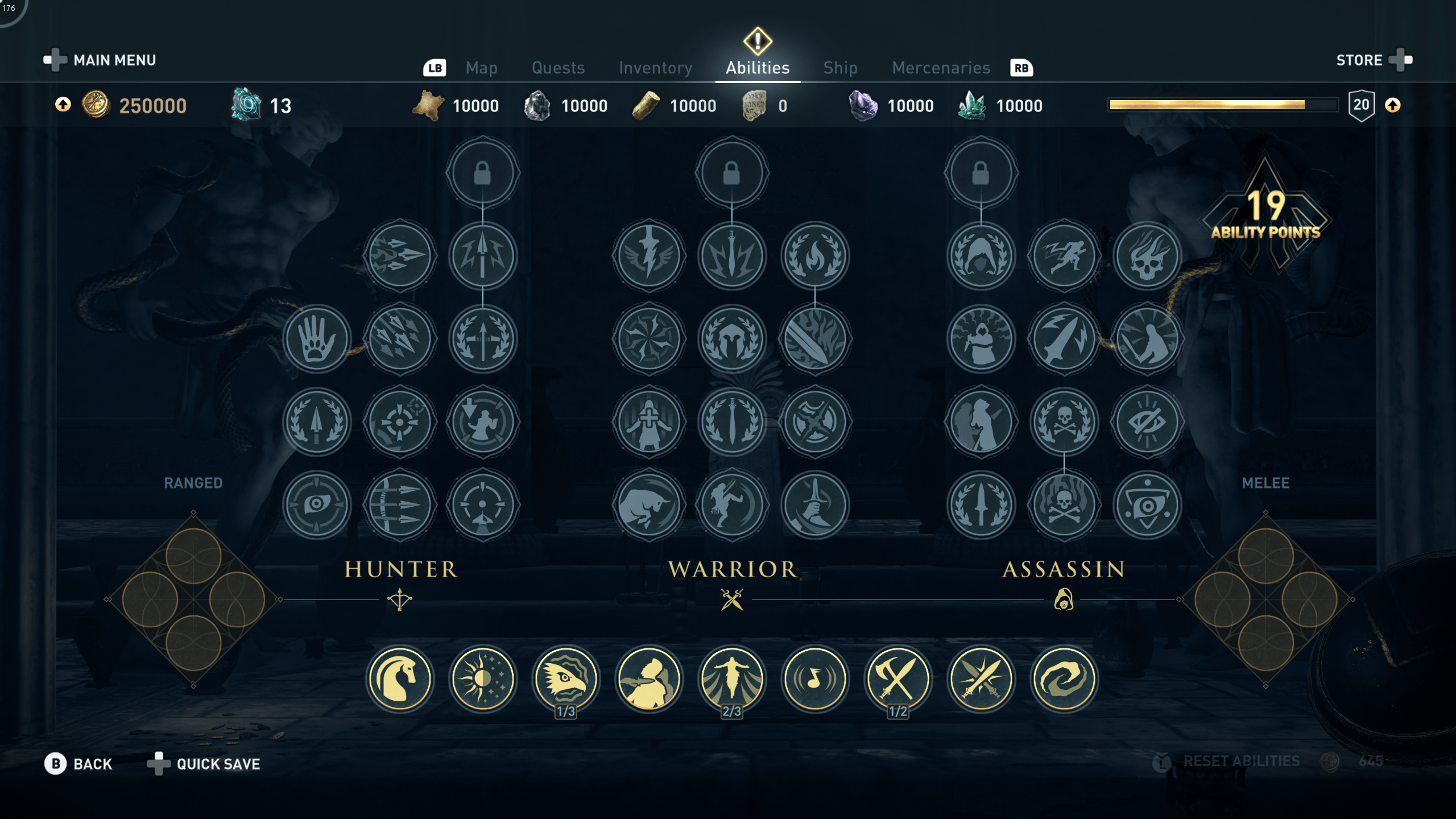Click Quick Save

pos(218,763)
